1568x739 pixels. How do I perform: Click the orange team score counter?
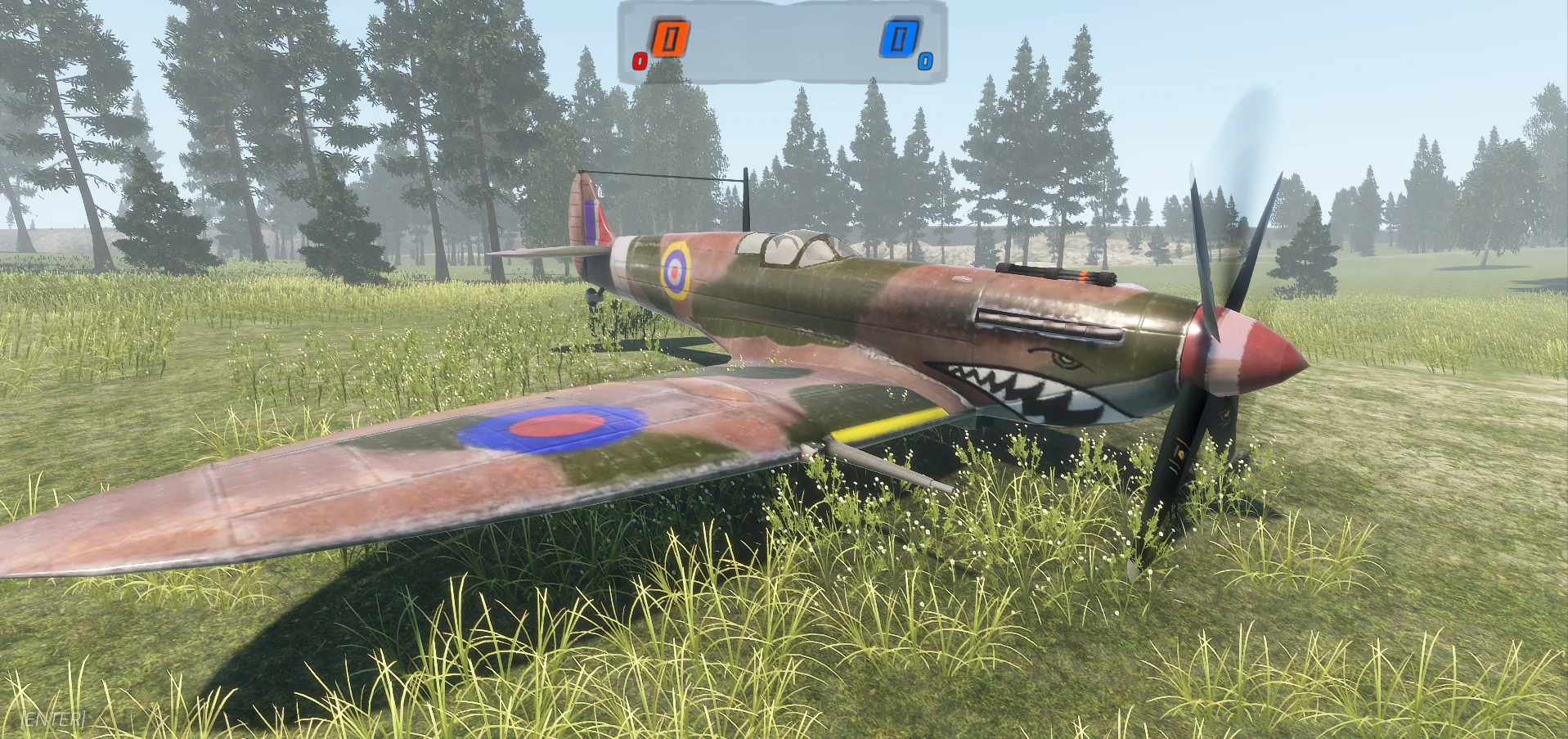pos(672,38)
